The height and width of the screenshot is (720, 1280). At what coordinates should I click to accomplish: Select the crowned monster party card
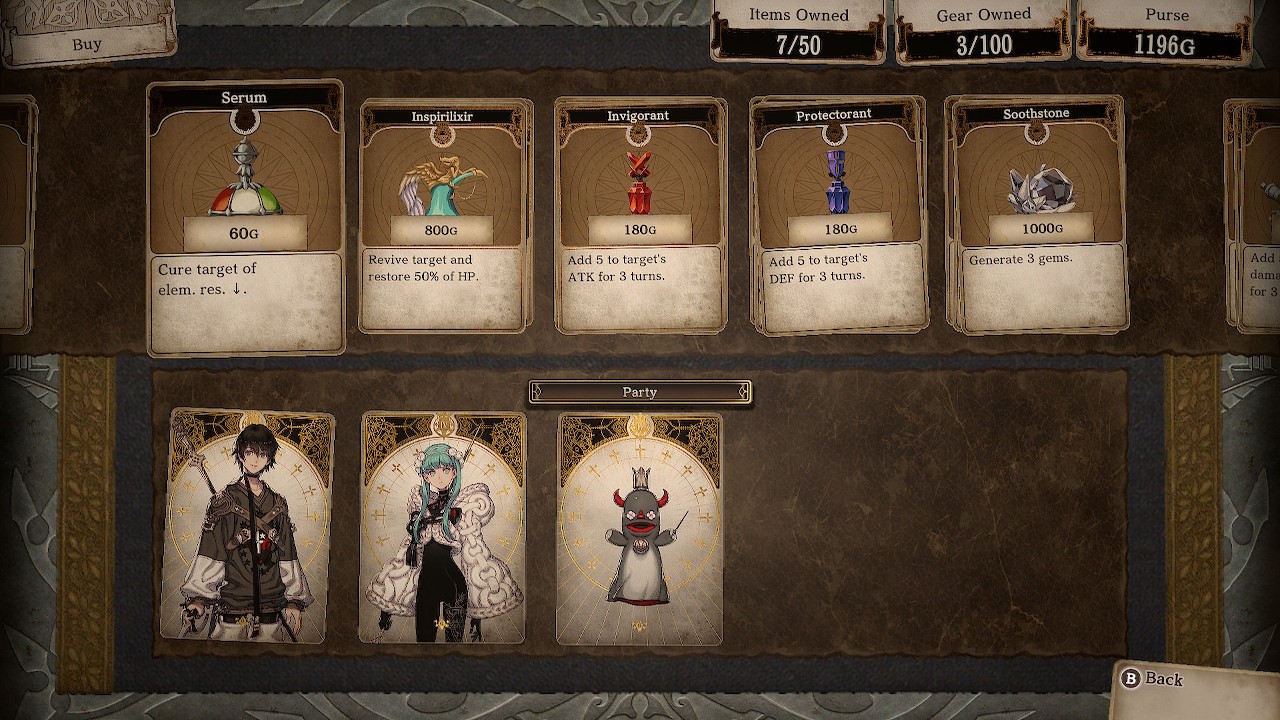click(x=639, y=528)
